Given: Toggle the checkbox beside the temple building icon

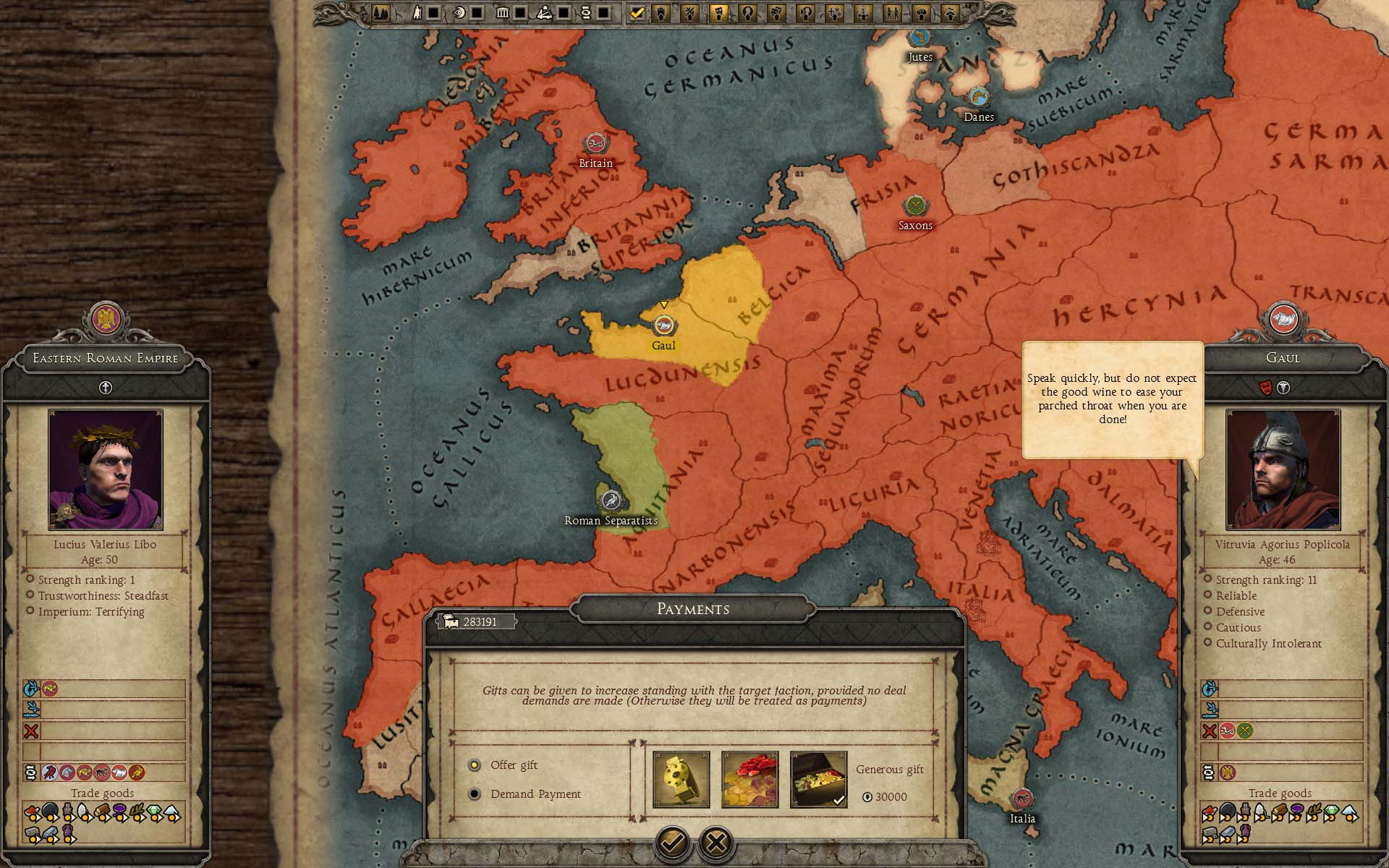Looking at the screenshot, I should click(521, 12).
